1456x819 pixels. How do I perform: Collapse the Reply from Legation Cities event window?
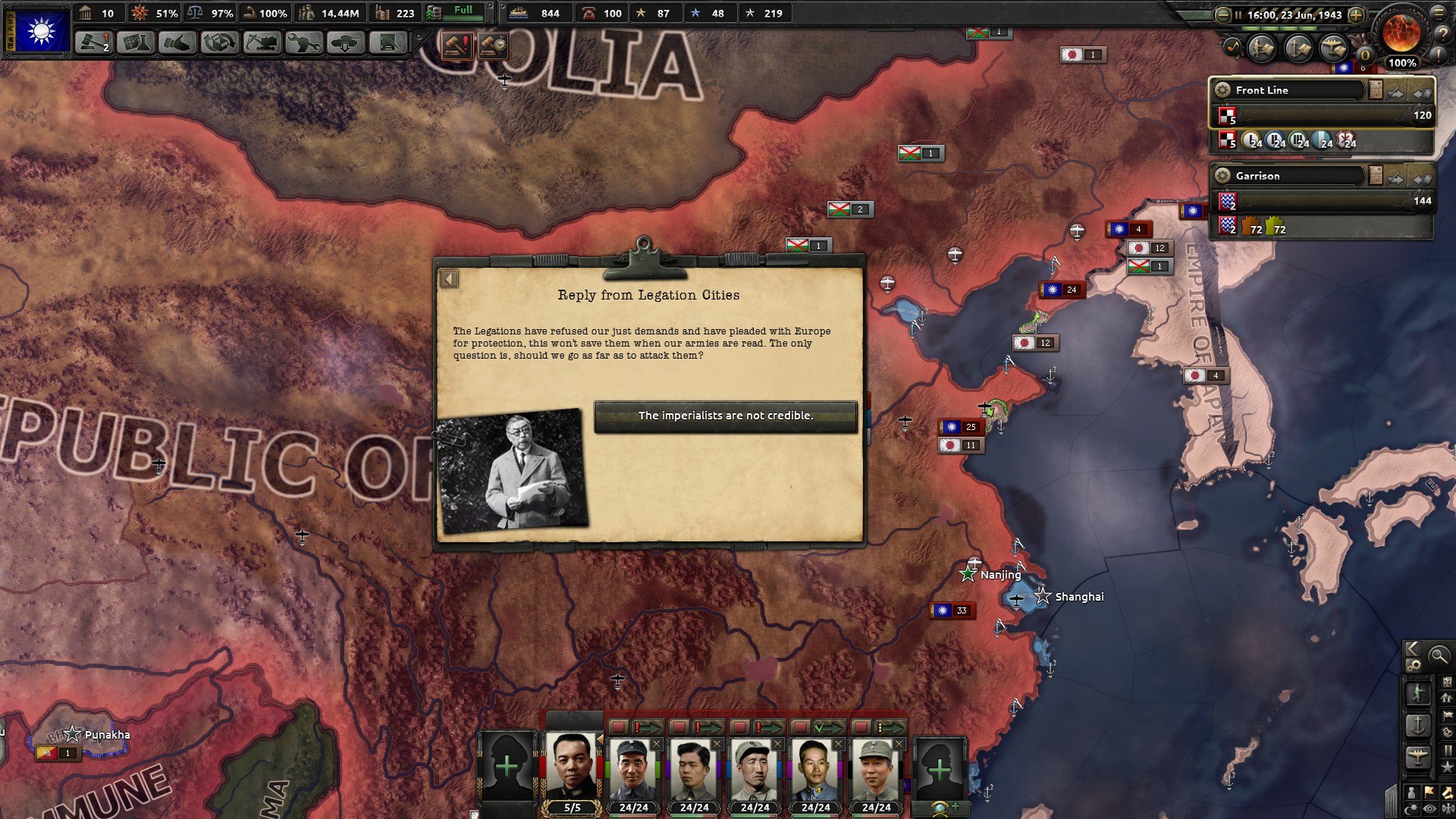point(450,278)
